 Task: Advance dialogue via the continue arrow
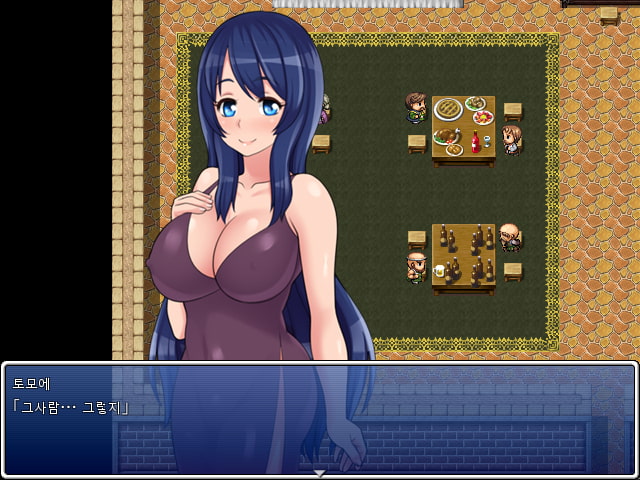click(320, 472)
